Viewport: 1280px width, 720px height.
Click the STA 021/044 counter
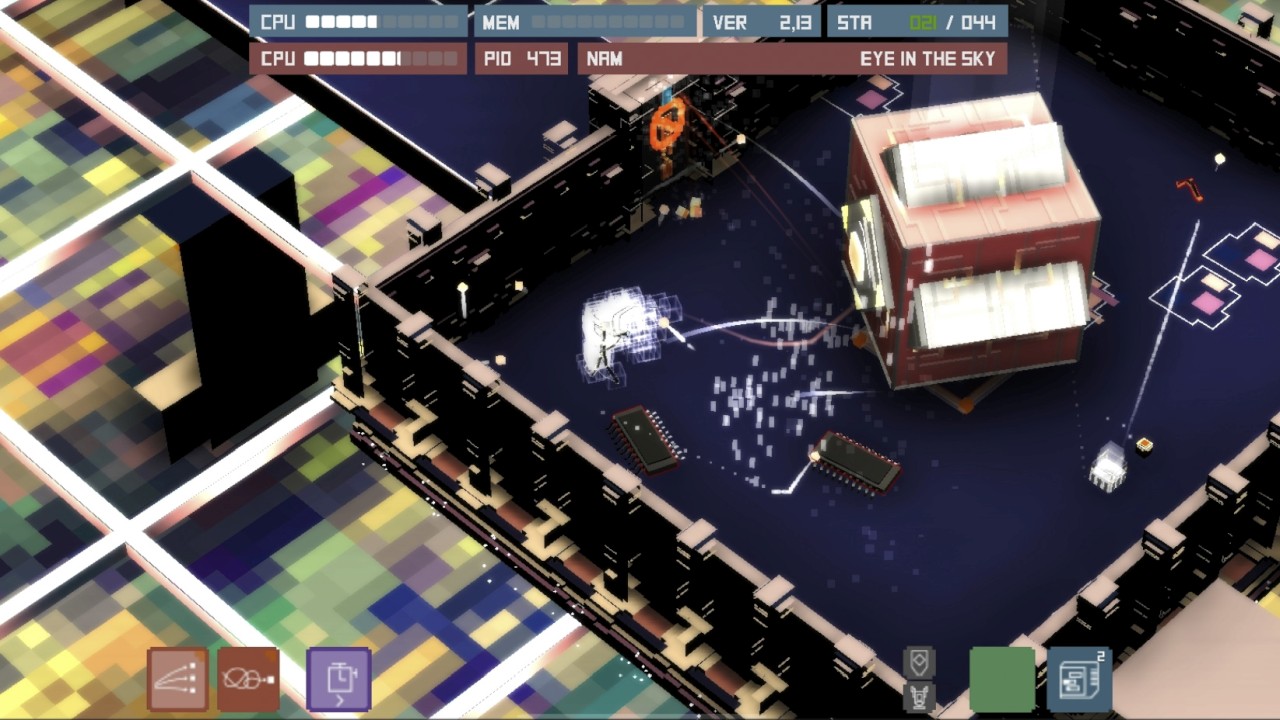tap(915, 21)
